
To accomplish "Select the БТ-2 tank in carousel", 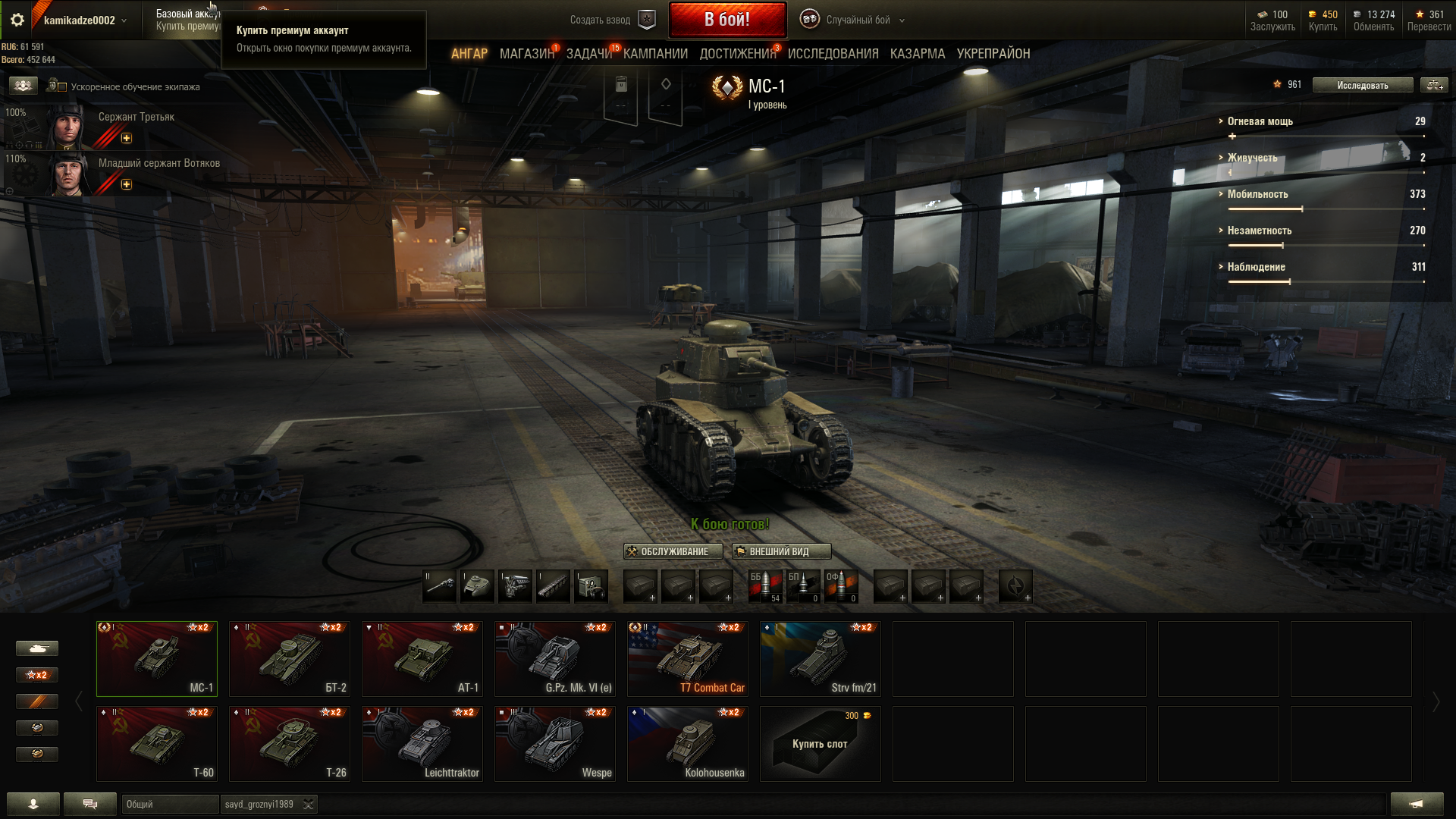I will pos(289,659).
